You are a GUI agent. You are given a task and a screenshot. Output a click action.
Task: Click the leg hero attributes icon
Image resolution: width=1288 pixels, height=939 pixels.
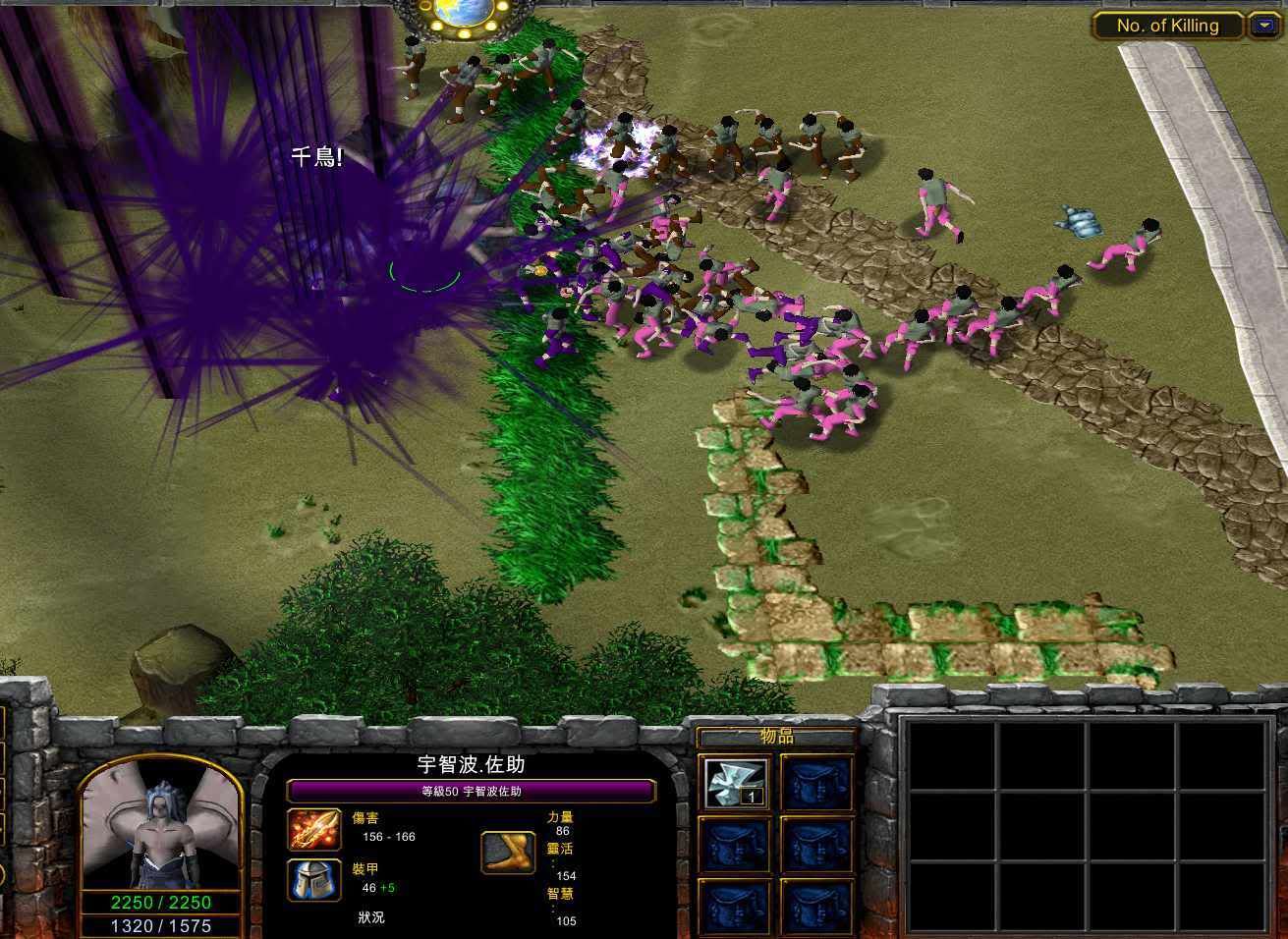(x=508, y=852)
